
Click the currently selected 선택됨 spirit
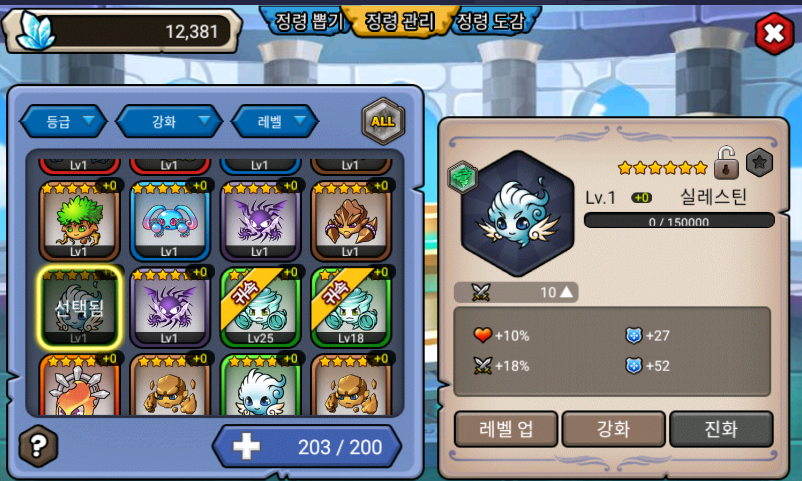coord(79,306)
